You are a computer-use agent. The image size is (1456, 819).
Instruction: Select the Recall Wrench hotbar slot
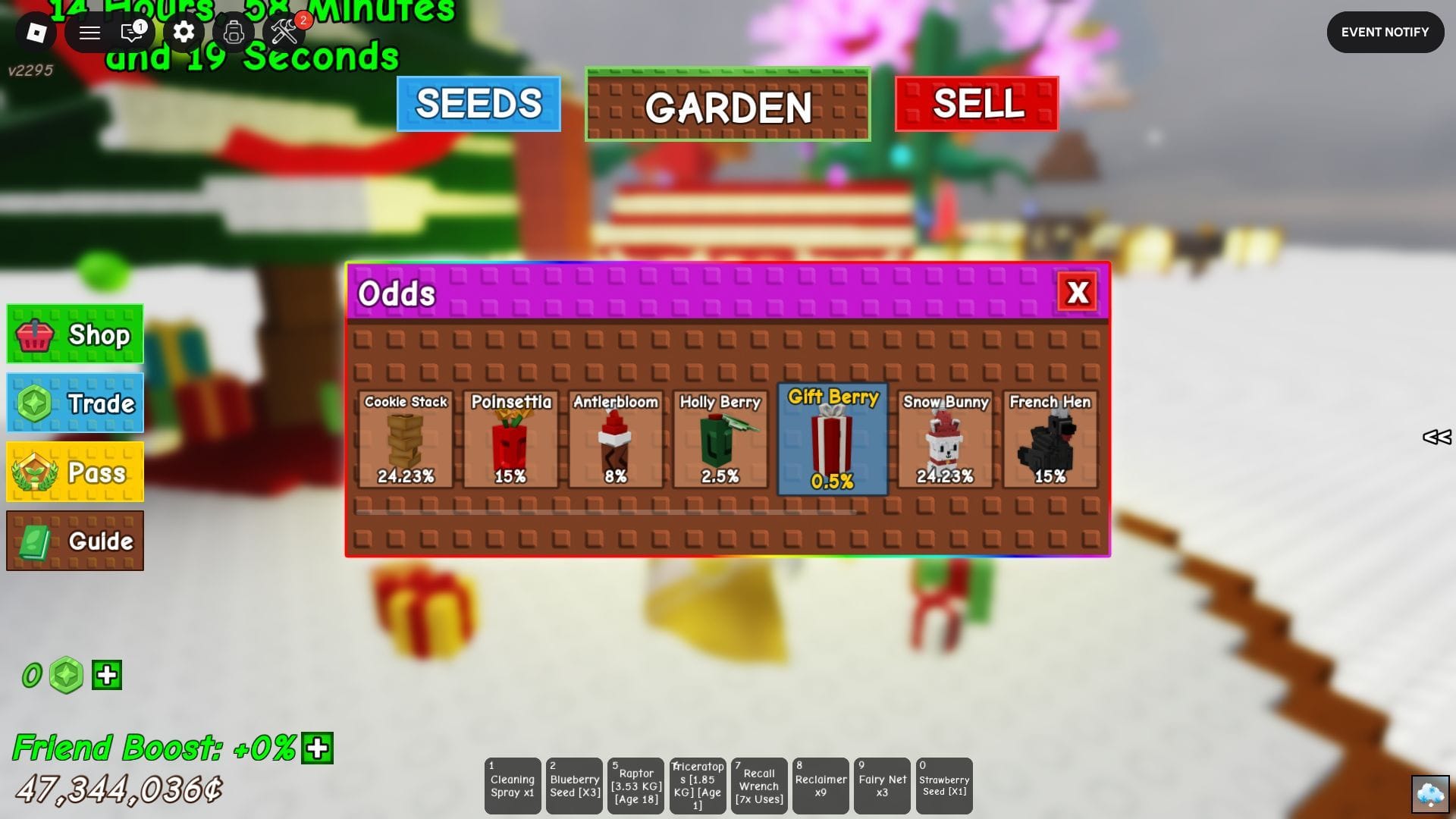(x=758, y=786)
